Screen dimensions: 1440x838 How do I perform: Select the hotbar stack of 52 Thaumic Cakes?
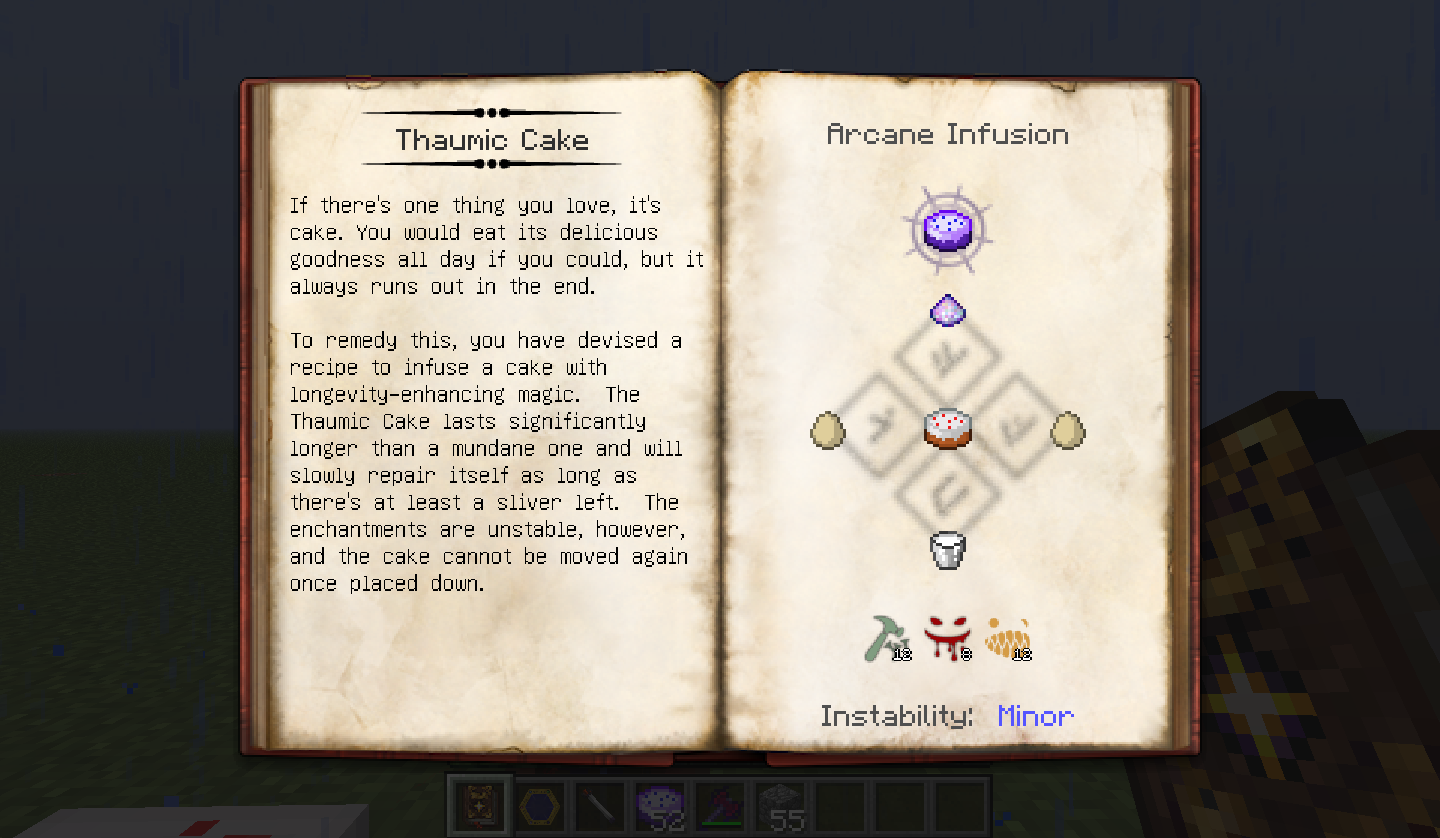point(661,804)
